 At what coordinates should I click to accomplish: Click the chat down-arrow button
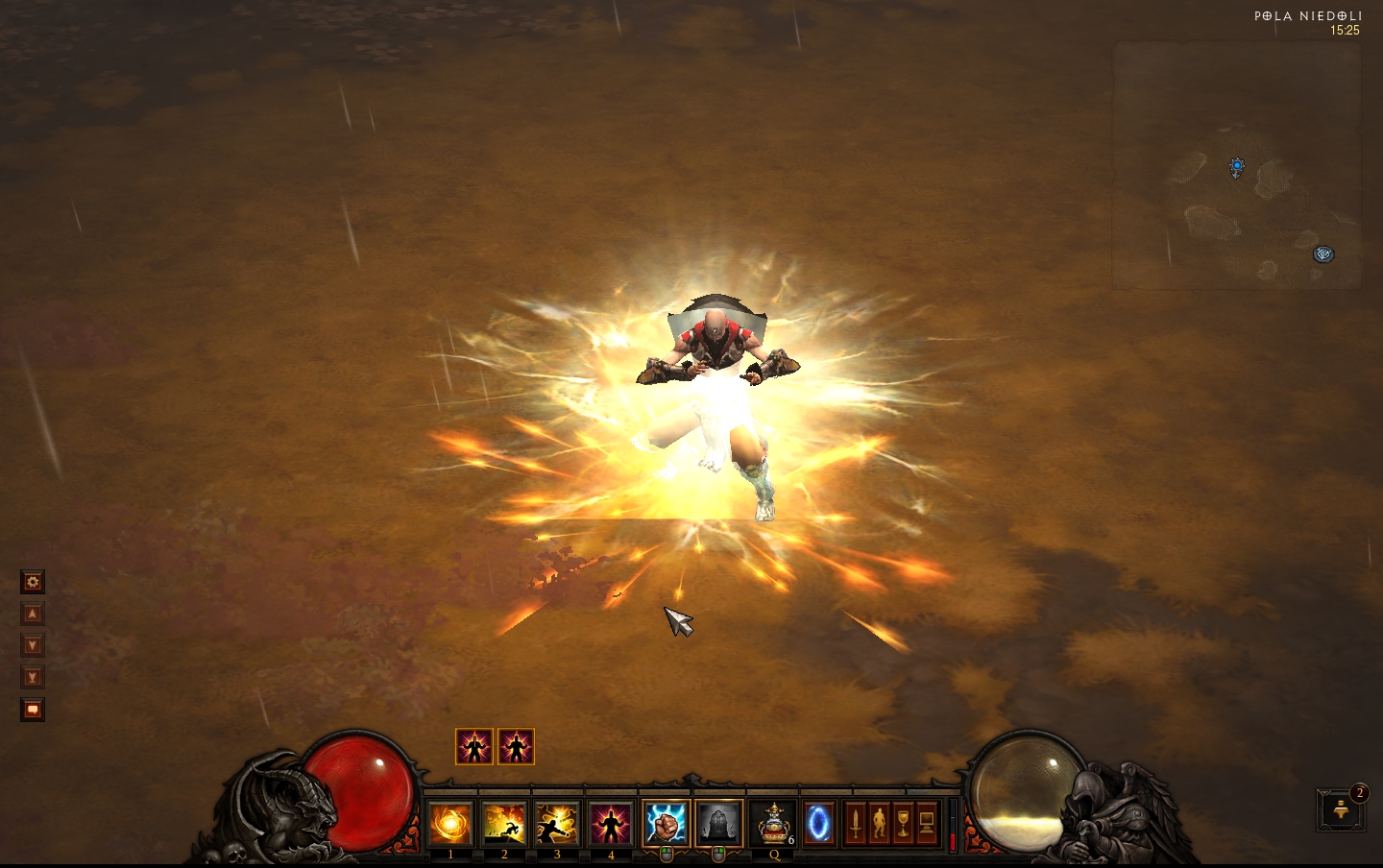33,645
